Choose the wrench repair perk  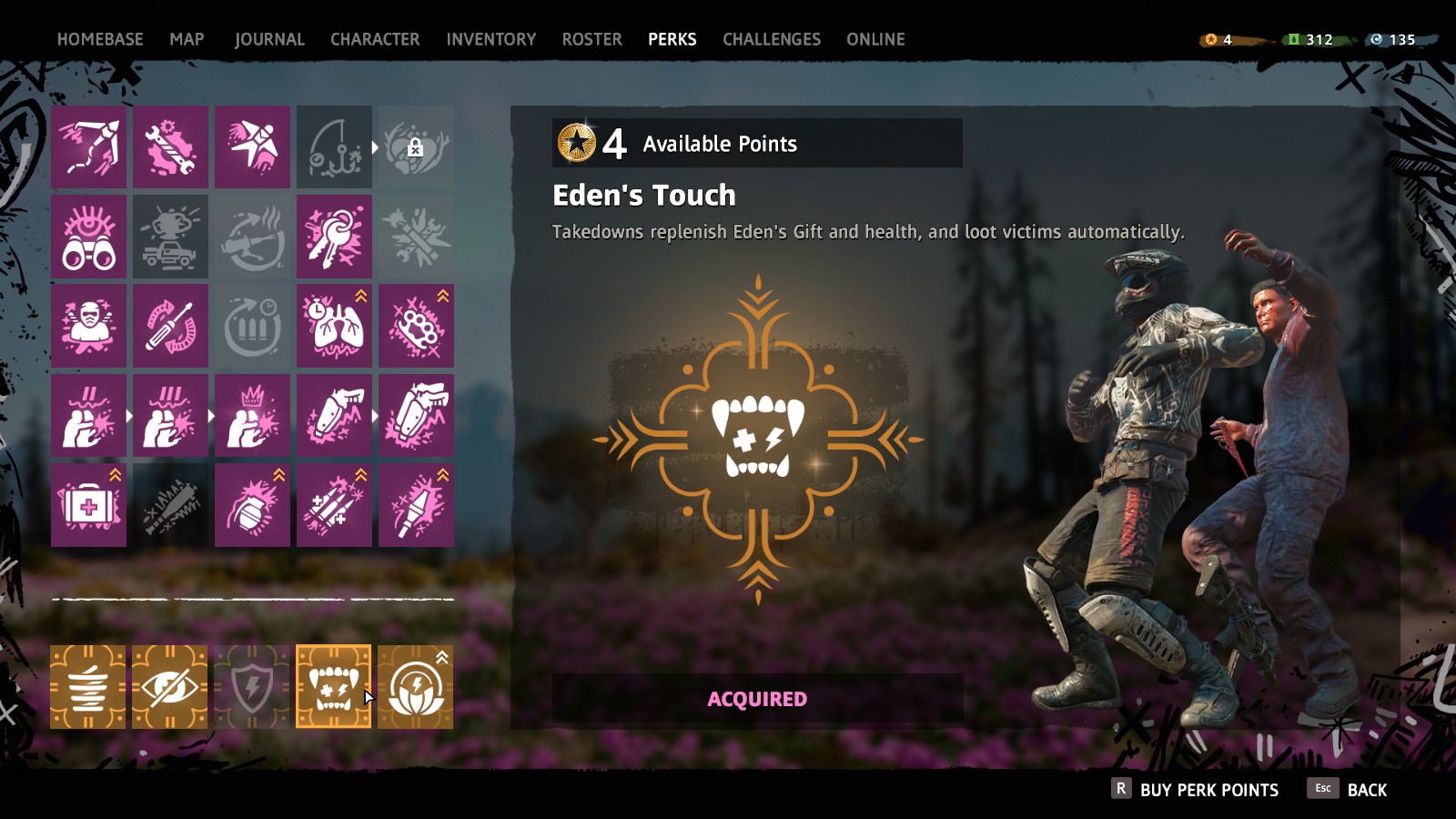pos(170,147)
